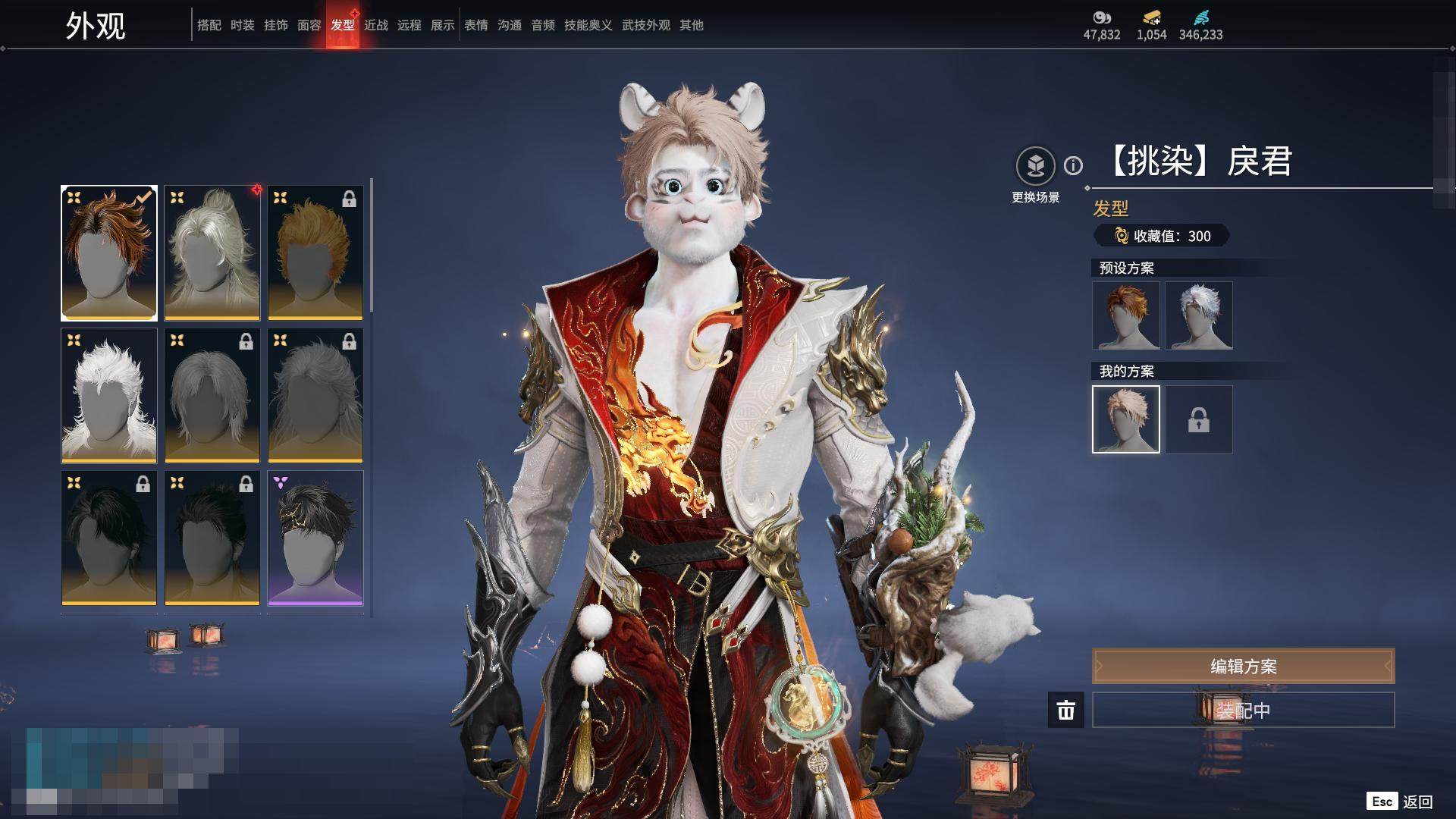Delete scheme with the trash icon
1456x819 pixels.
coord(1066,710)
